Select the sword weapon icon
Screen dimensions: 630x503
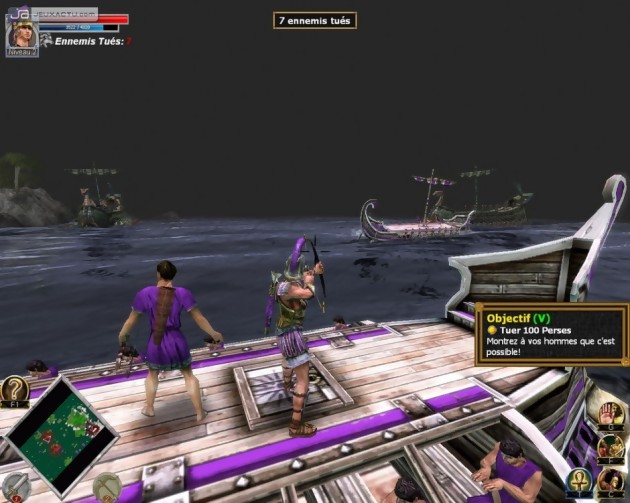point(14,487)
